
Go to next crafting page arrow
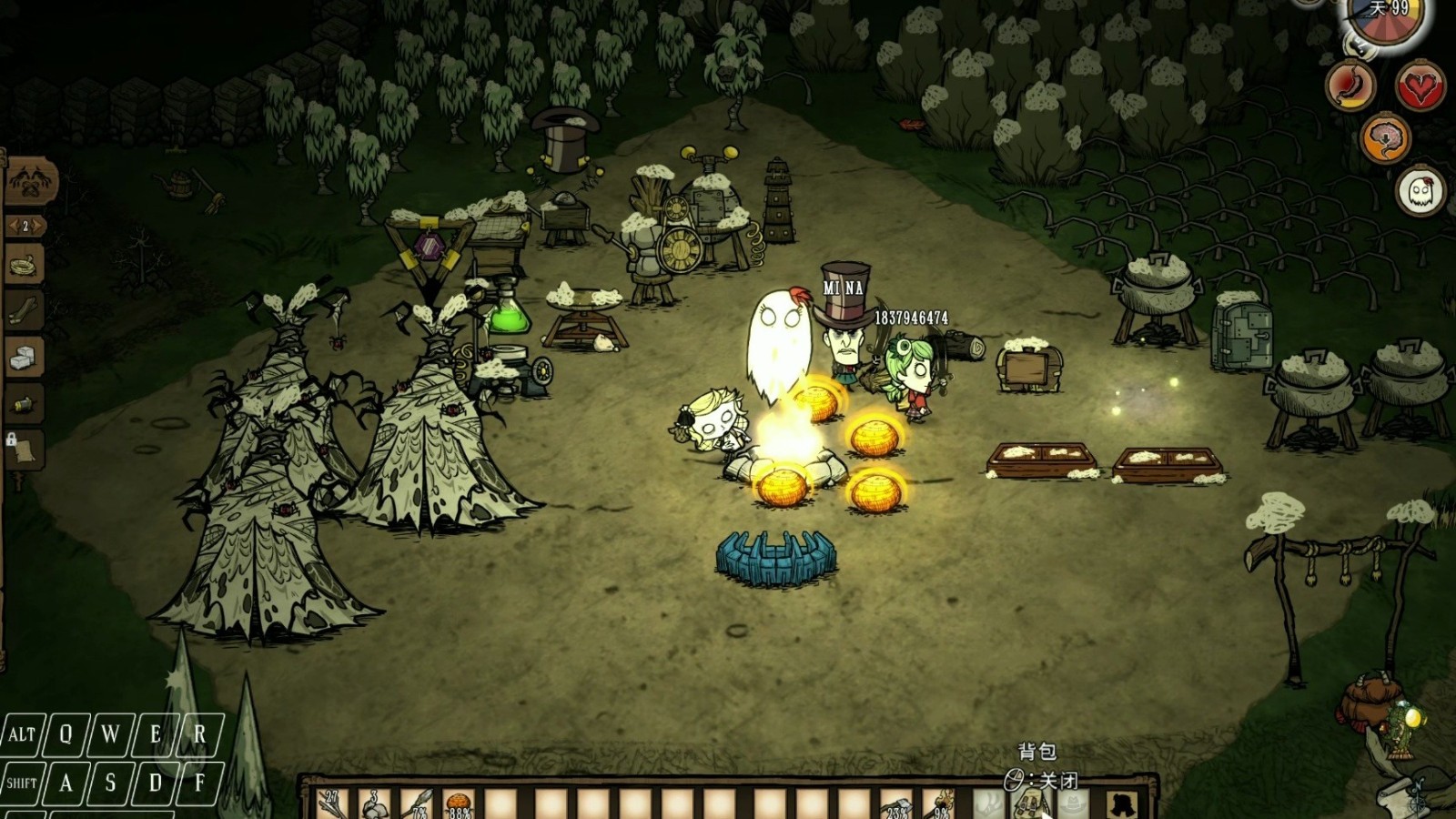(39, 226)
